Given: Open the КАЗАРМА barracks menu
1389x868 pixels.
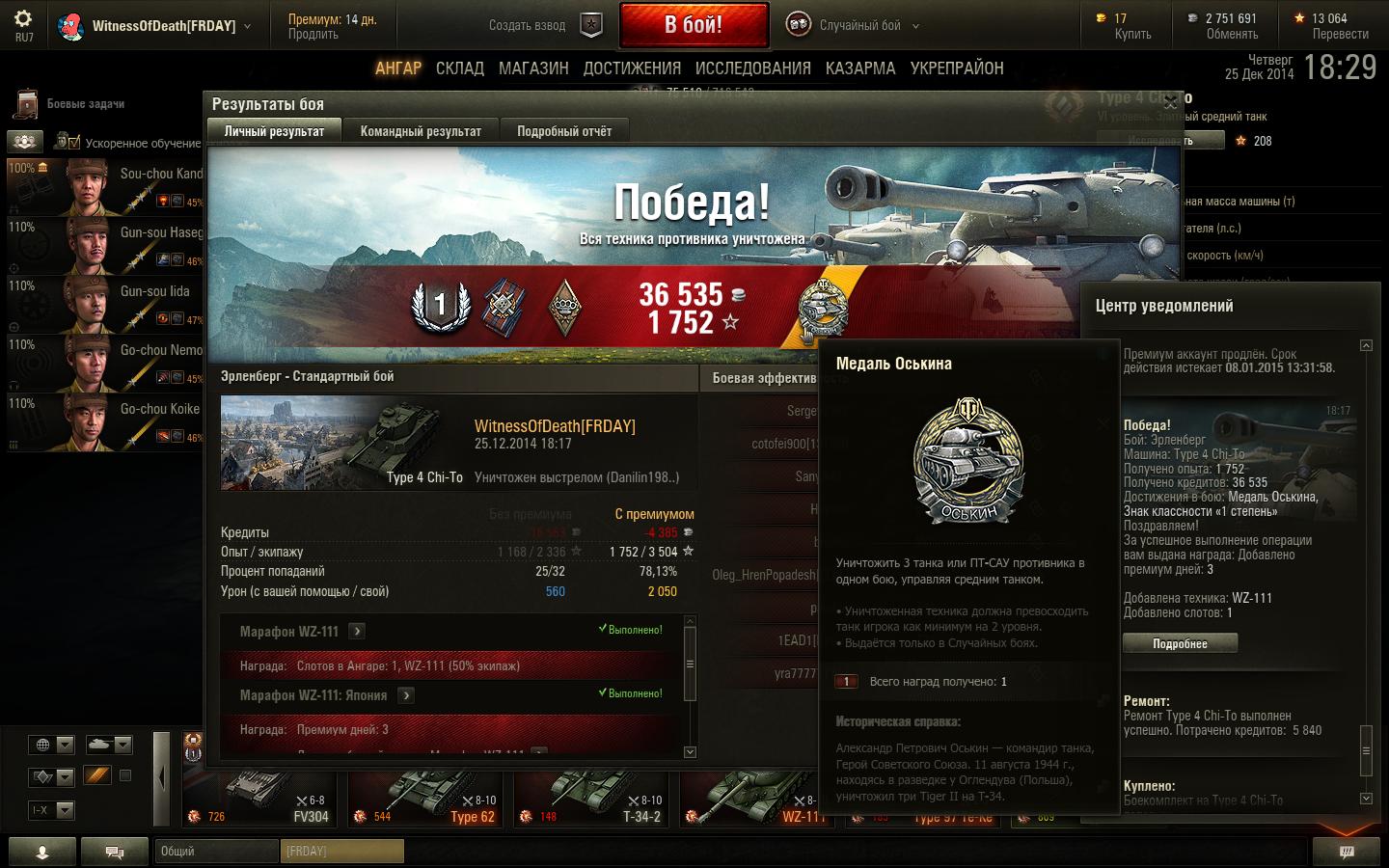Looking at the screenshot, I should click(860, 68).
